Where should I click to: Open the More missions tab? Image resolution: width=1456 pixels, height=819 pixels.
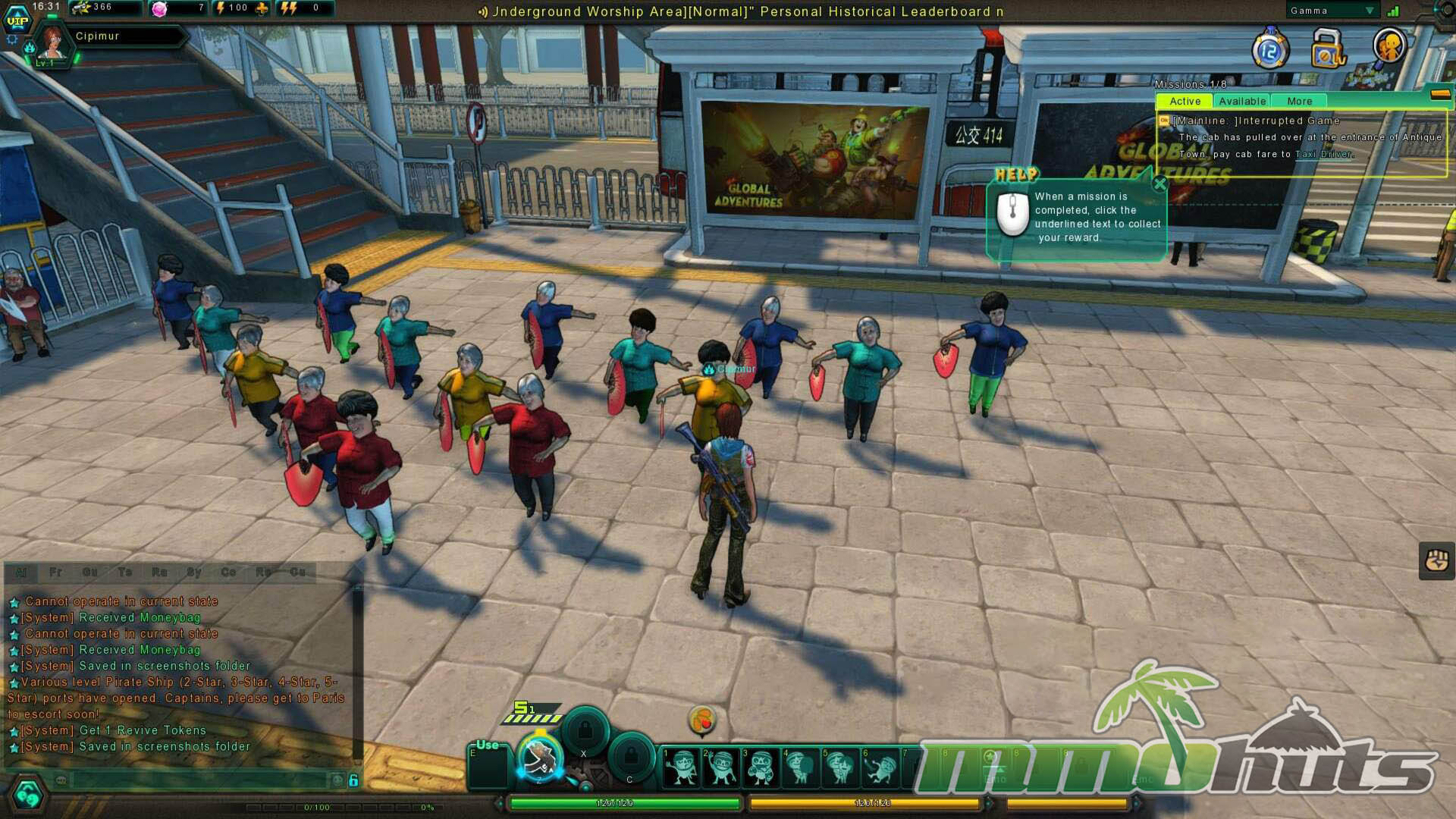tap(1299, 101)
